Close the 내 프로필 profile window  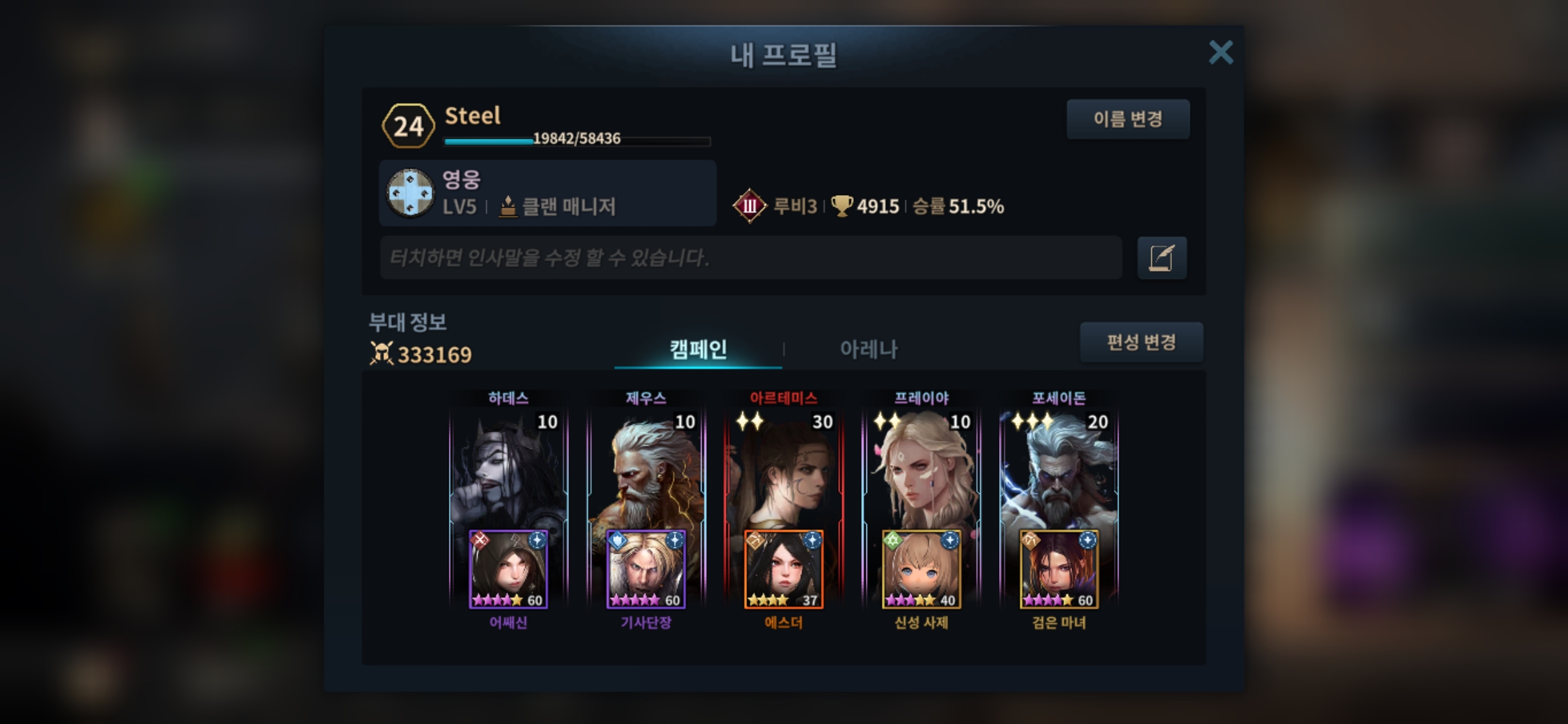[x=1220, y=52]
